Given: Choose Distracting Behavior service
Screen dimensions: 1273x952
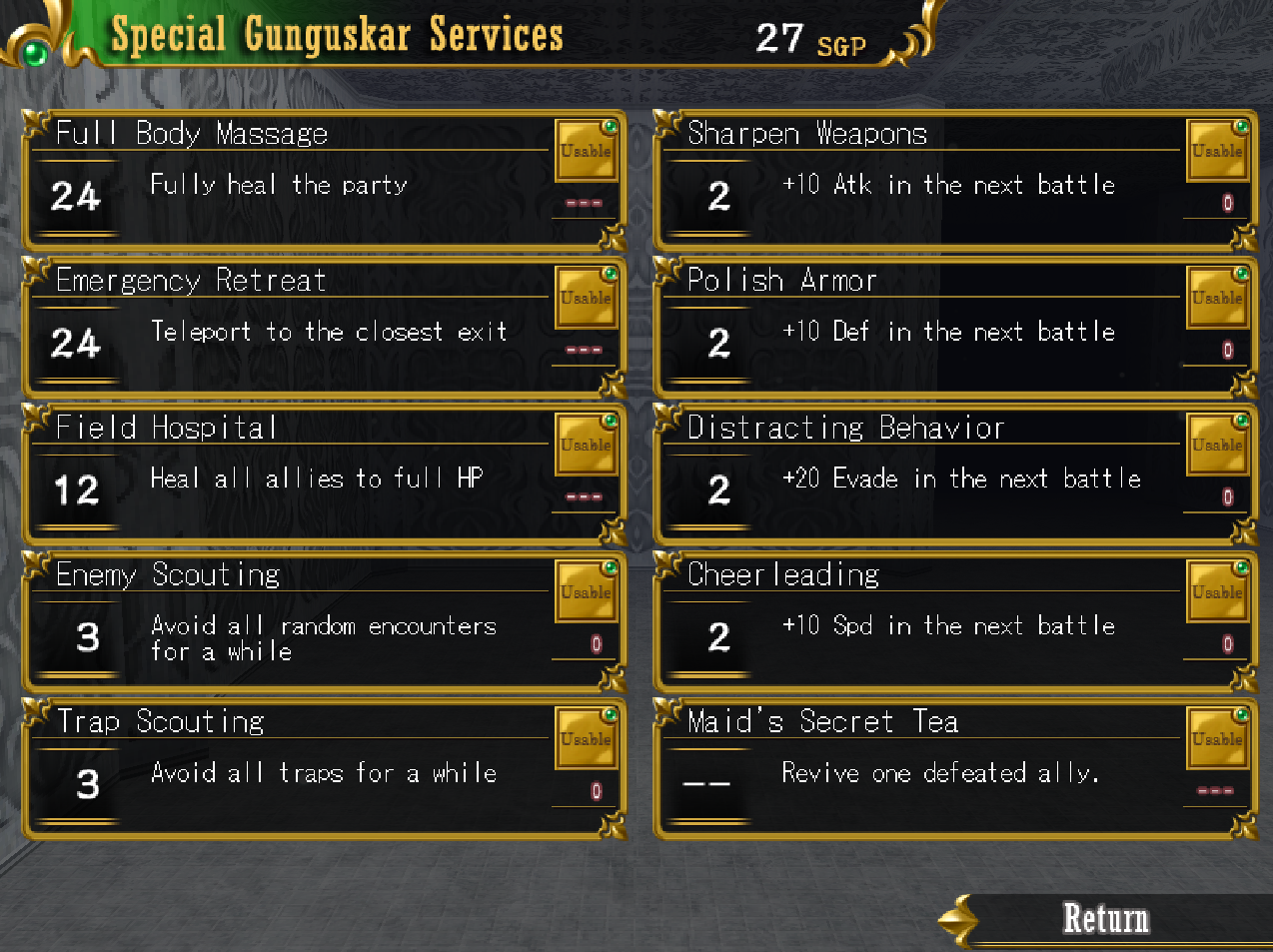Looking at the screenshot, I should 919,475.
